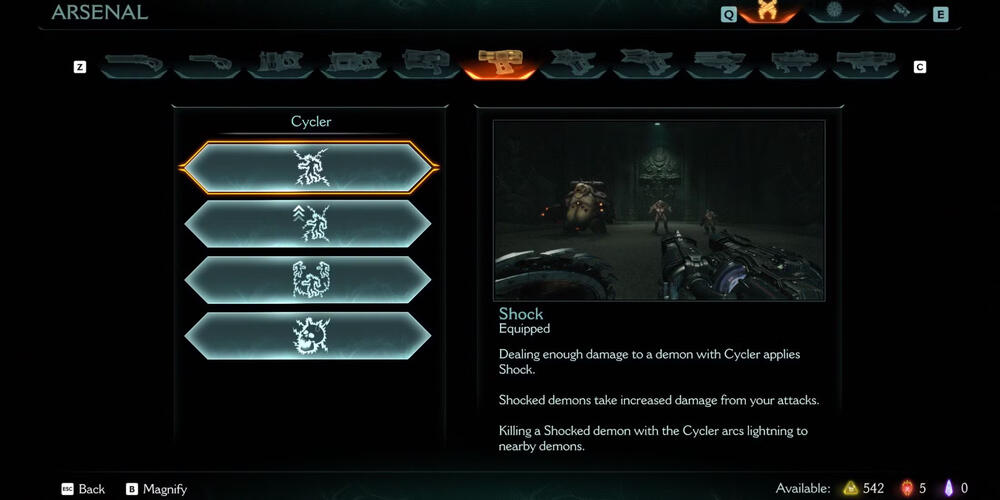Open the third top-right category tab

point(899,12)
